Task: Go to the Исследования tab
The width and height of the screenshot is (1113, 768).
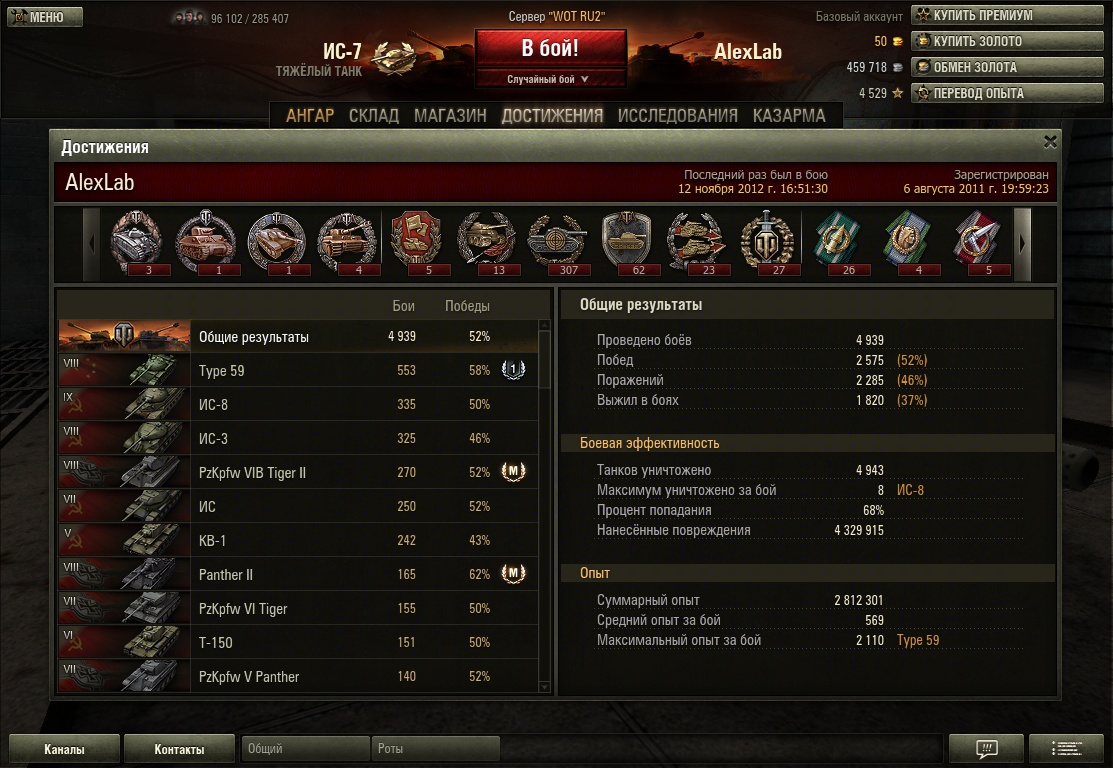Action: pos(677,115)
